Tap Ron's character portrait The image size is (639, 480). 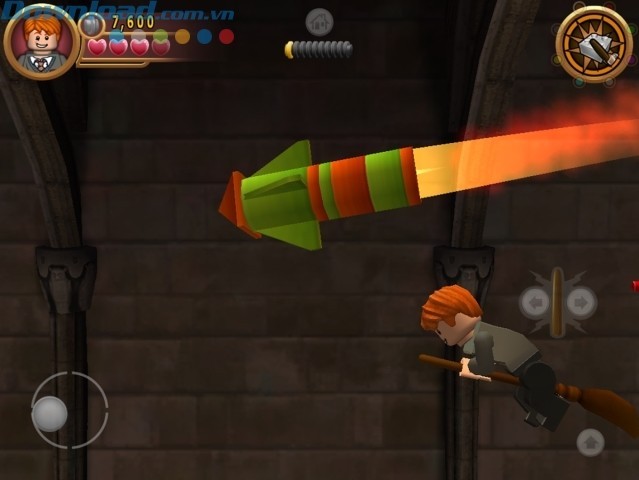tap(40, 42)
